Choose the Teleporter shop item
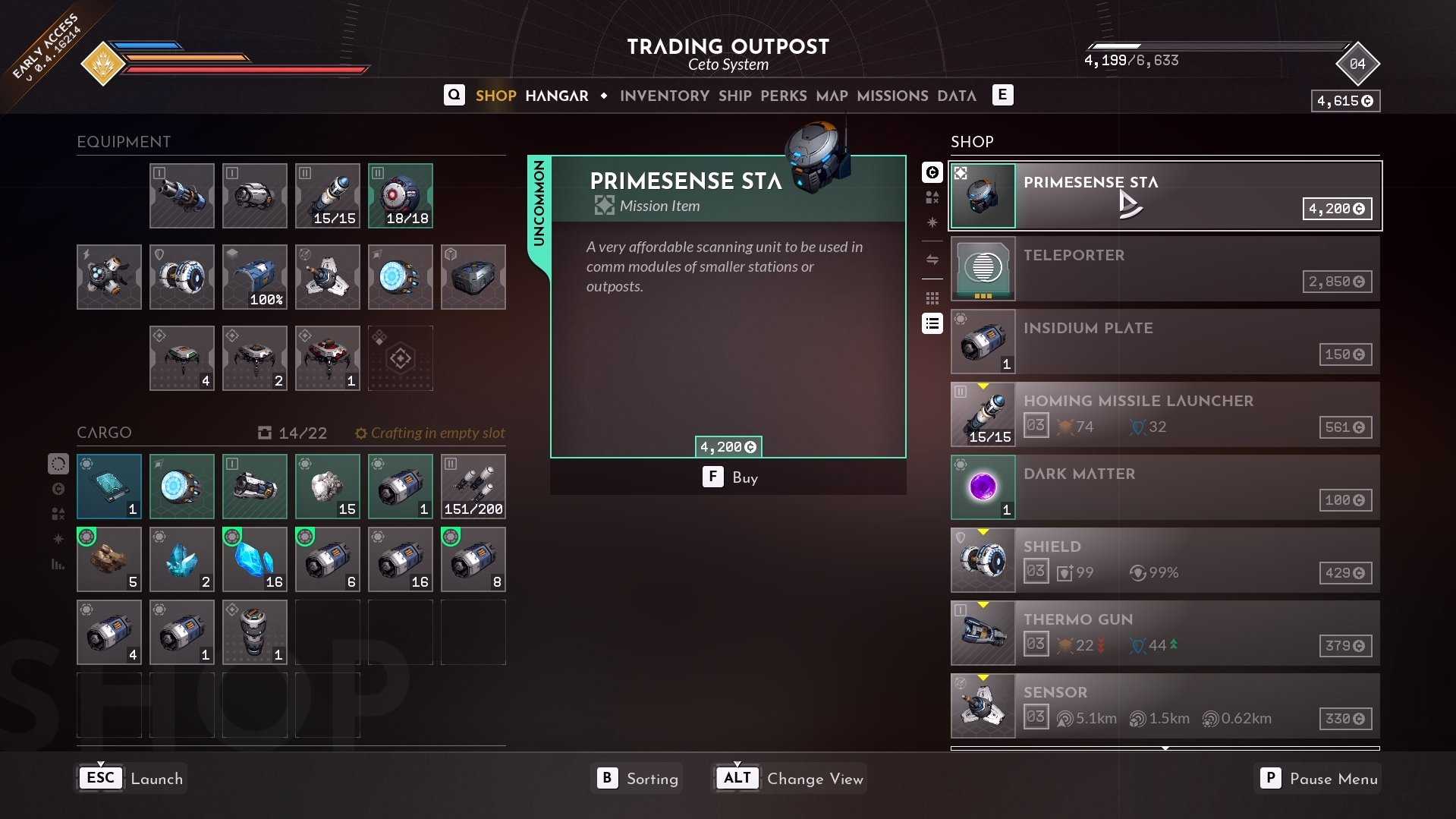 1165,269
